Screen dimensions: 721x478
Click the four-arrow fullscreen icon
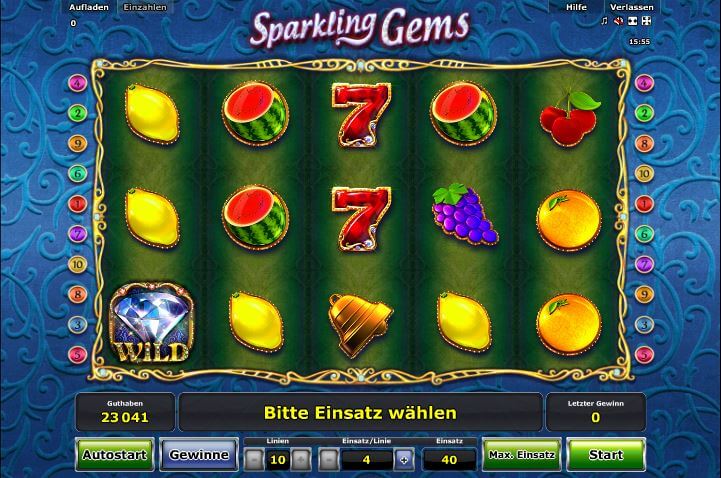click(648, 21)
